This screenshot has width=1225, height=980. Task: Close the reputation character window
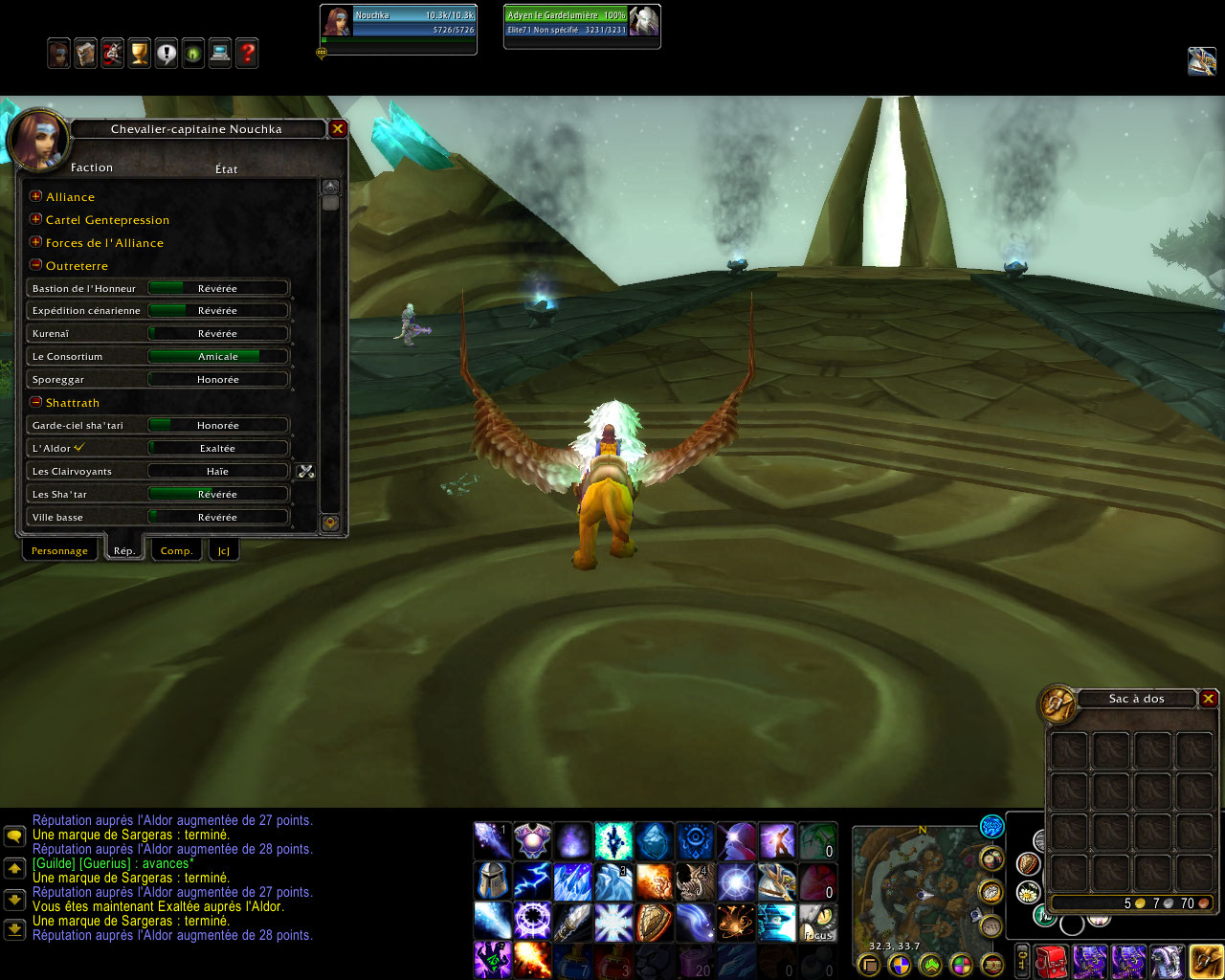[x=338, y=128]
